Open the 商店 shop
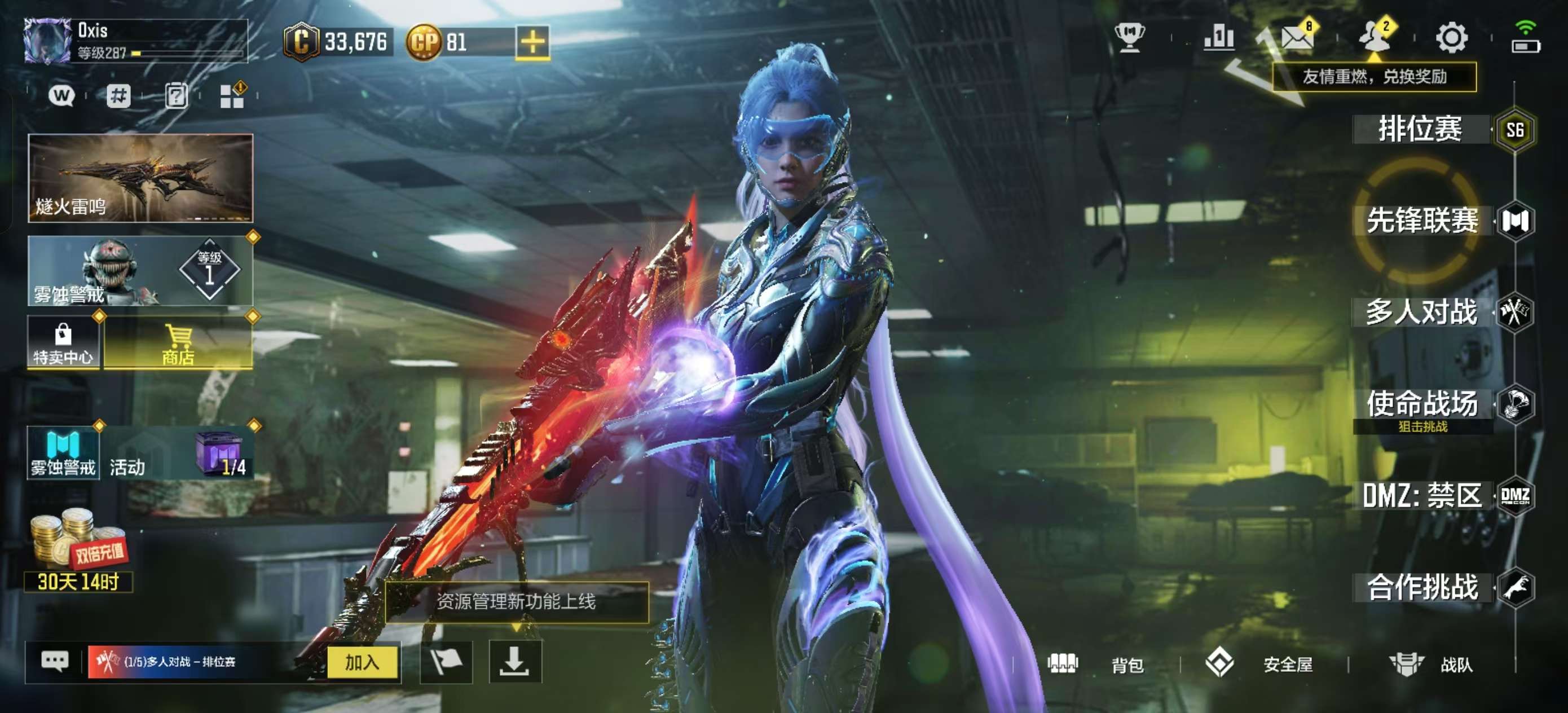Viewport: 1568px width, 713px height. [178, 344]
